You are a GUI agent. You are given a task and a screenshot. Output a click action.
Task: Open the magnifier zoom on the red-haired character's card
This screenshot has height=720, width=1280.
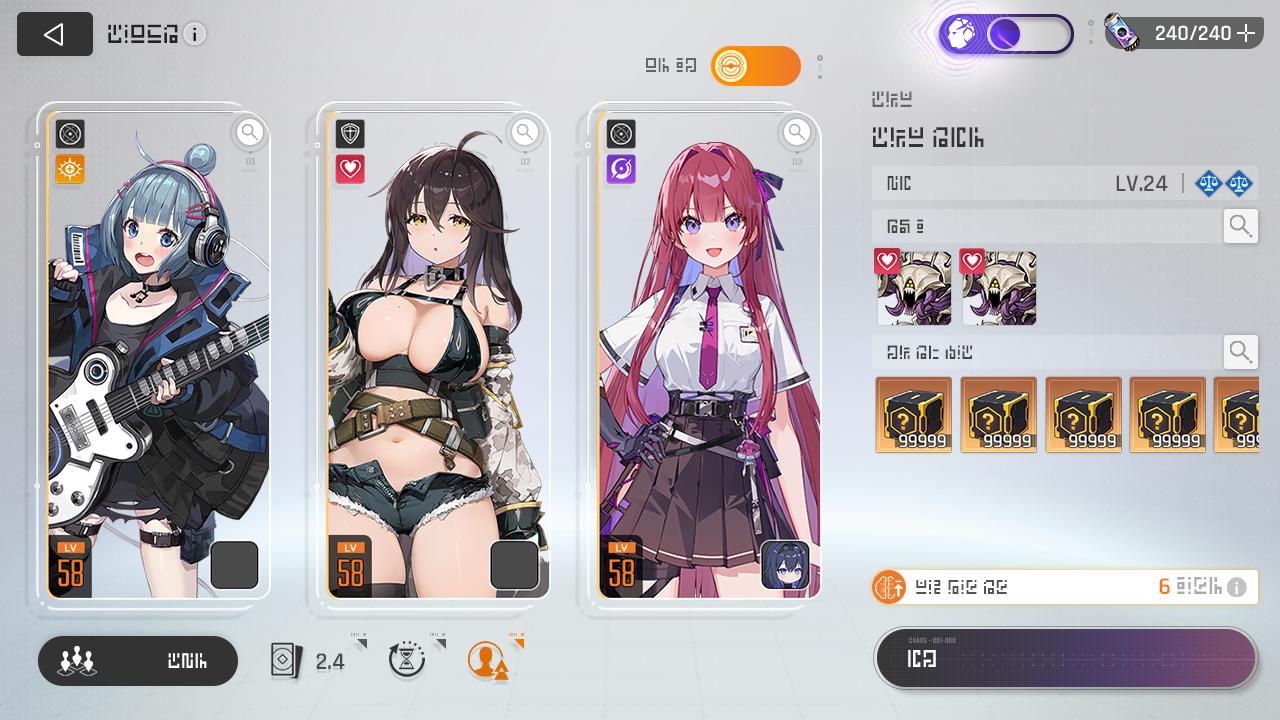point(796,131)
